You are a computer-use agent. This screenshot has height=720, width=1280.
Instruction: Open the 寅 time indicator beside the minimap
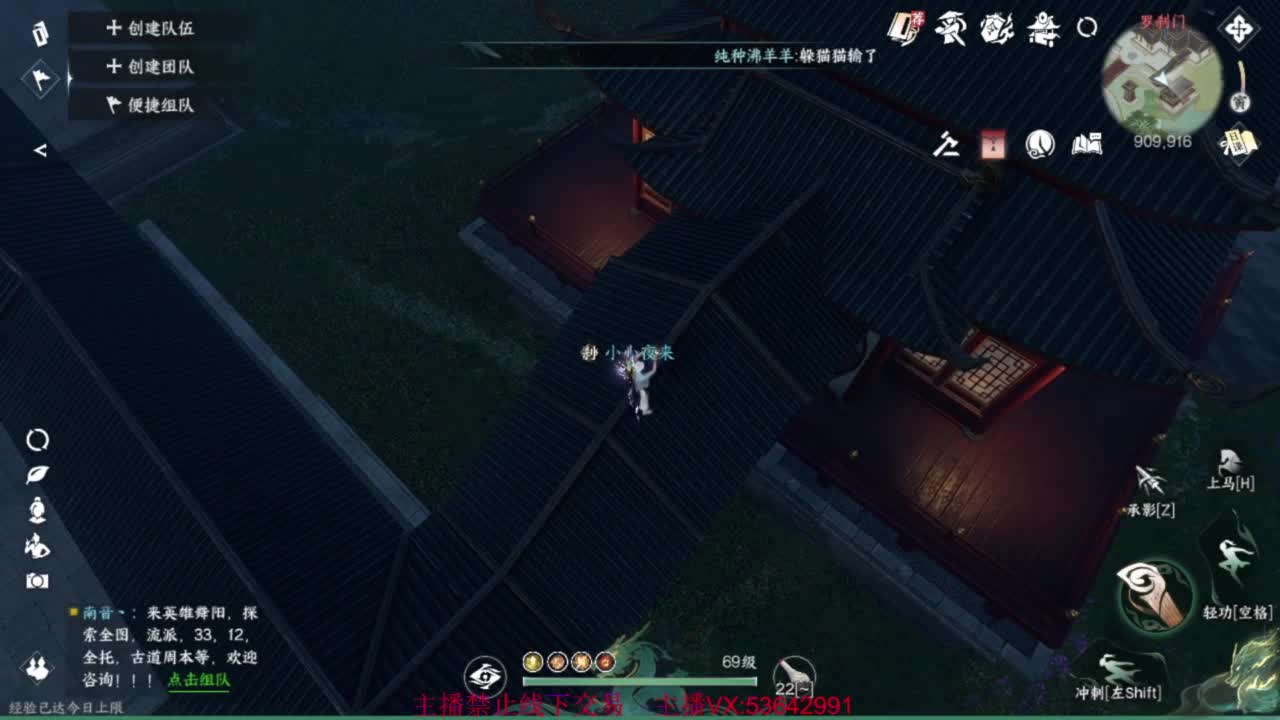tap(1238, 100)
